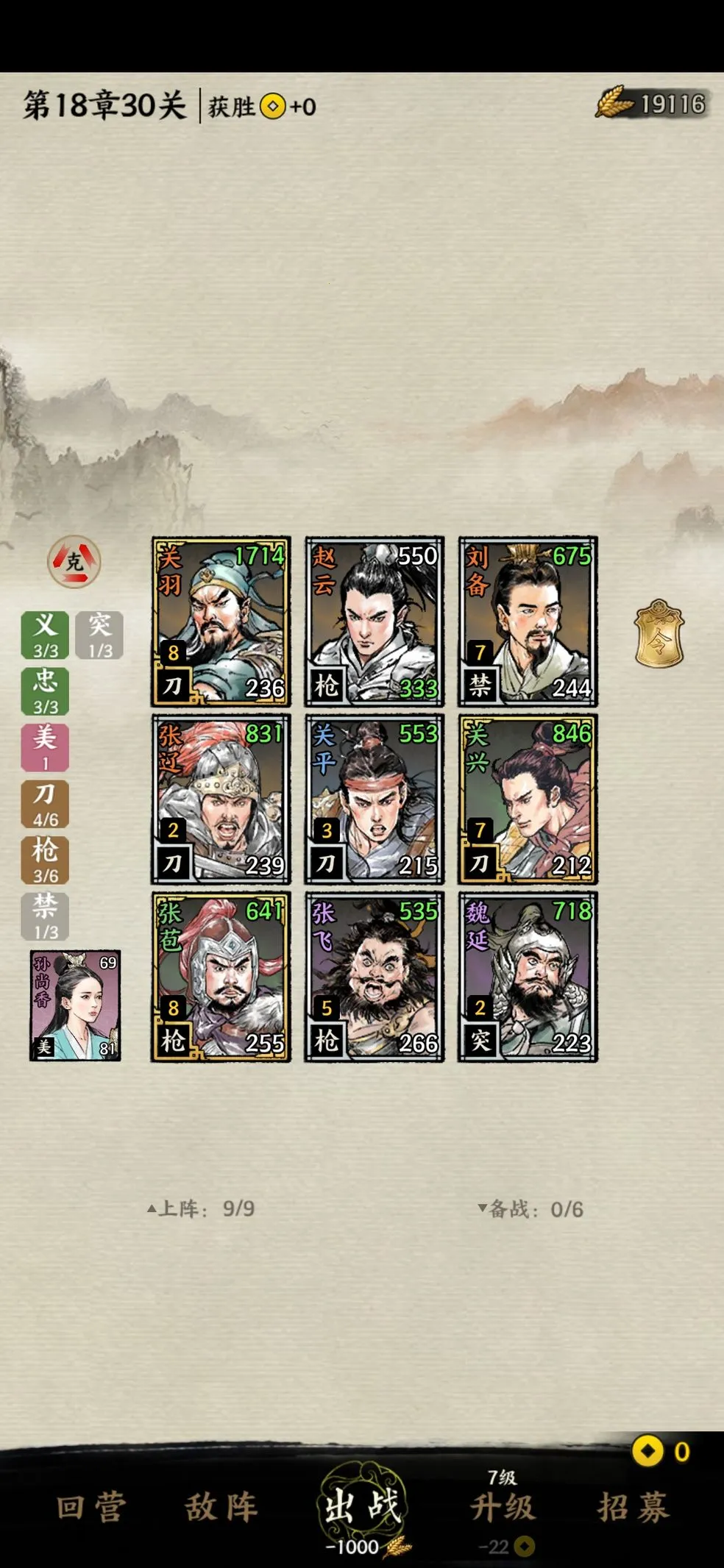Select the 张苞 hero card

point(221,977)
